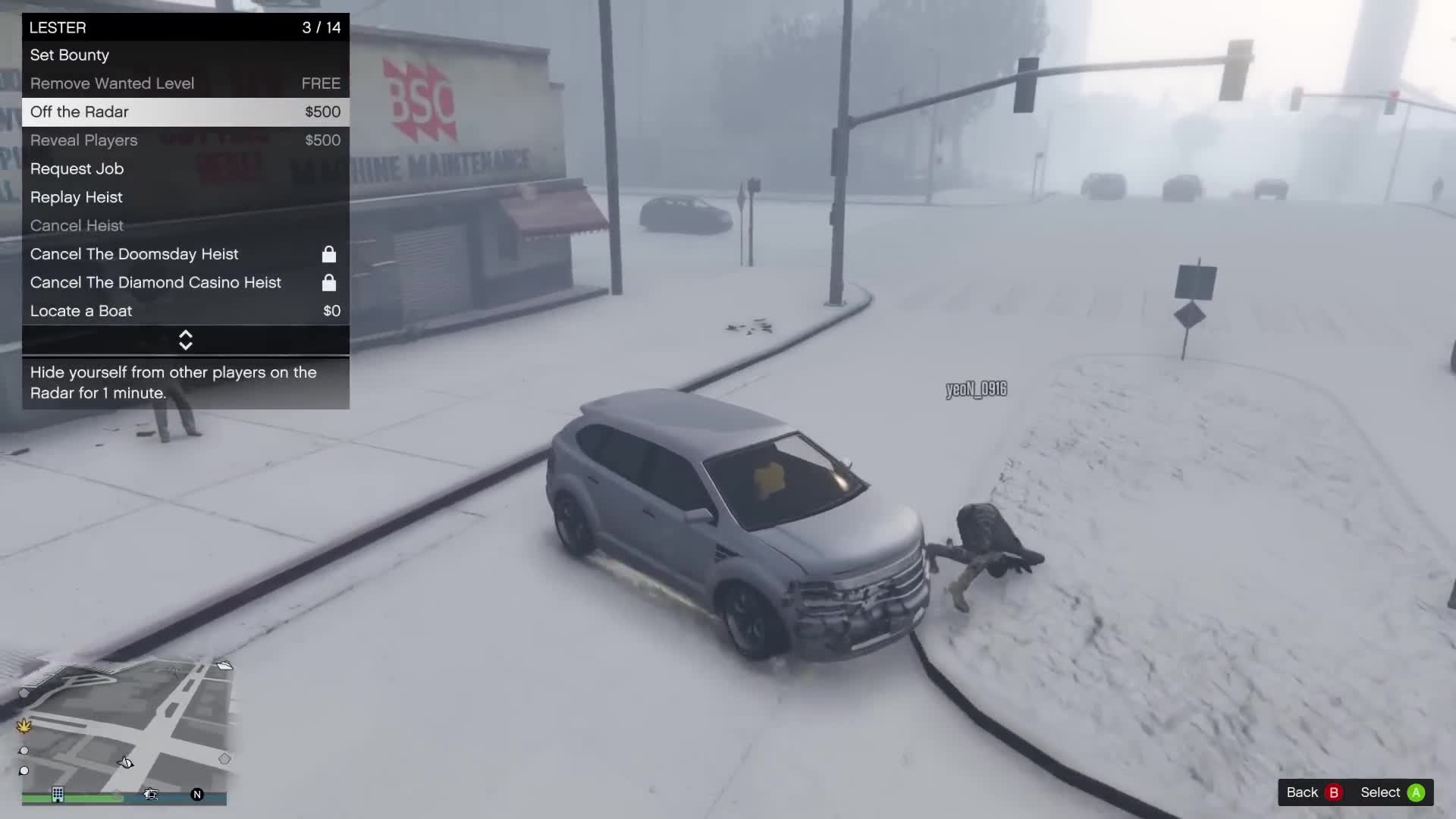The width and height of the screenshot is (1456, 819).
Task: Click the N compass icon on the minimap
Action: (x=197, y=795)
